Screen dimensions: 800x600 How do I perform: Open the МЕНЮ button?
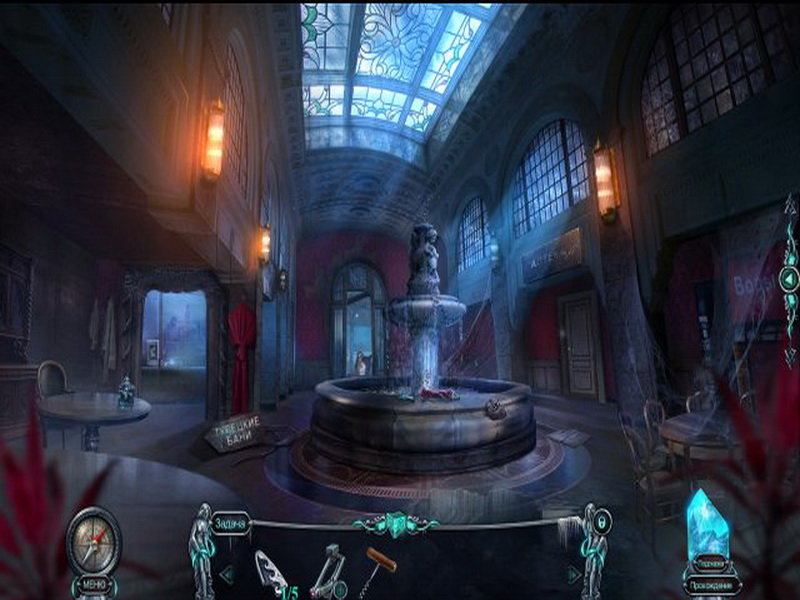(93, 584)
